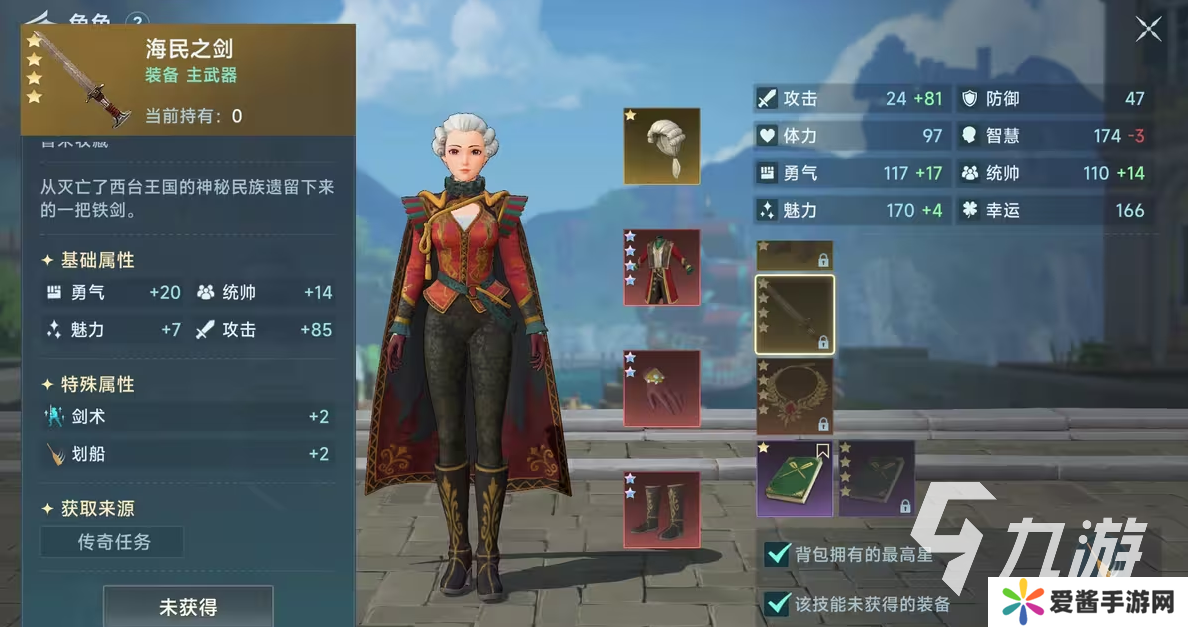Pick the locked dark green book slot
The height and width of the screenshot is (627, 1188).
point(876,478)
